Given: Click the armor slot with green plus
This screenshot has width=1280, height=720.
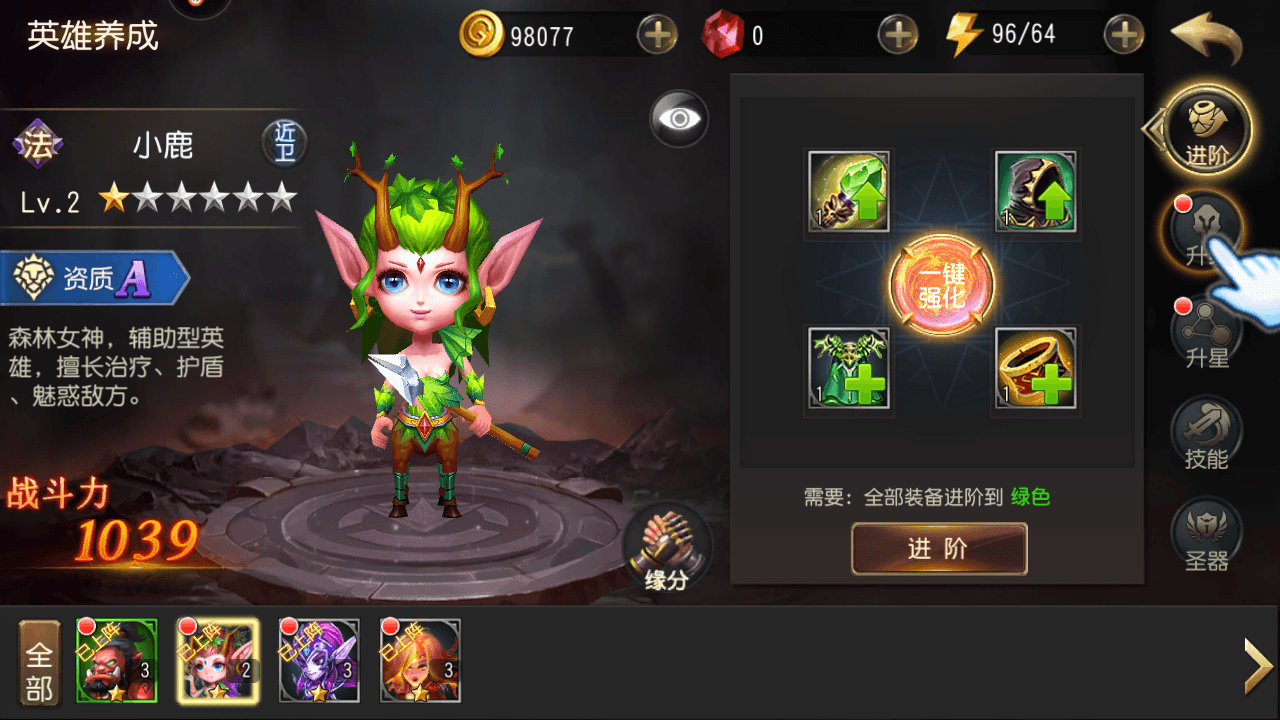Looking at the screenshot, I should click(x=848, y=370).
